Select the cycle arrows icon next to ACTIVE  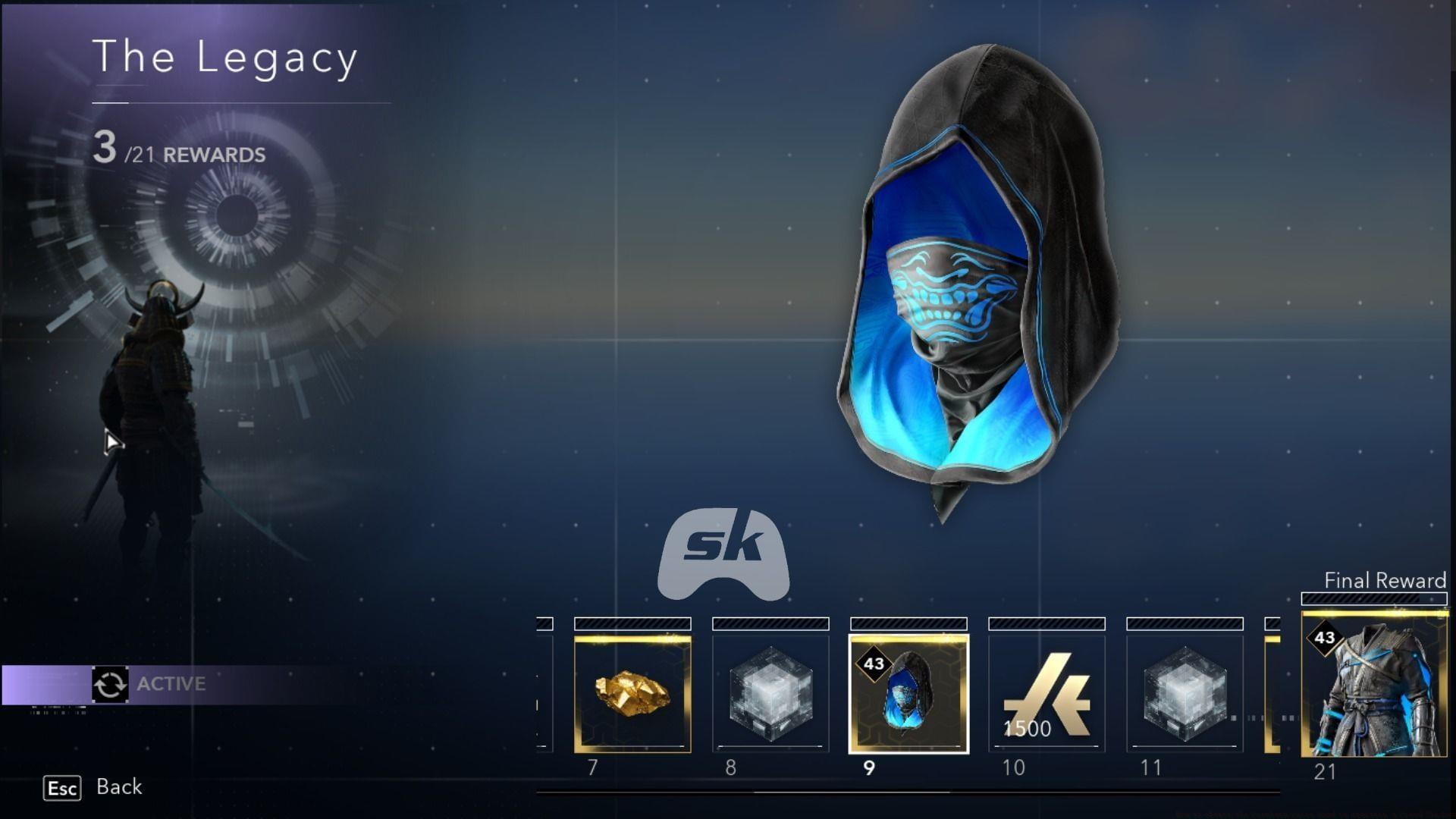[111, 683]
